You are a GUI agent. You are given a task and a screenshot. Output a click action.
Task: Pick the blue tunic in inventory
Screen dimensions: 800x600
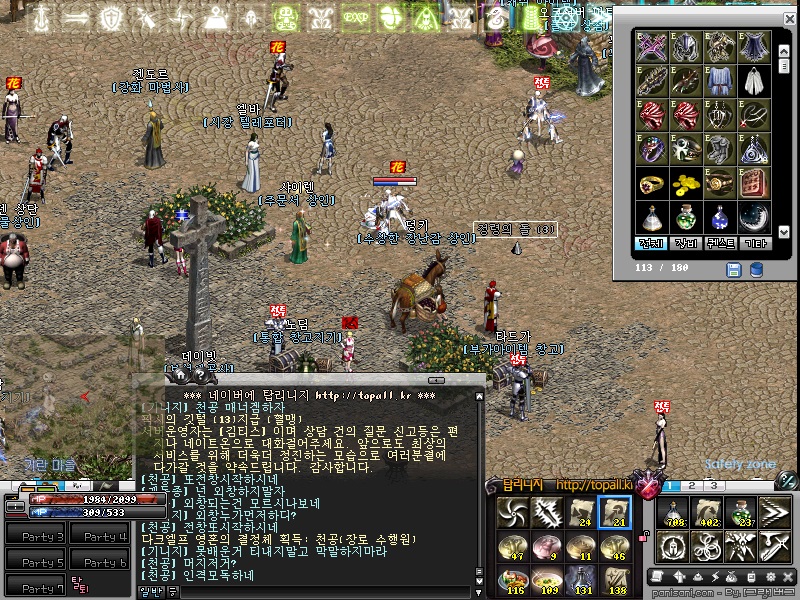pos(720,80)
